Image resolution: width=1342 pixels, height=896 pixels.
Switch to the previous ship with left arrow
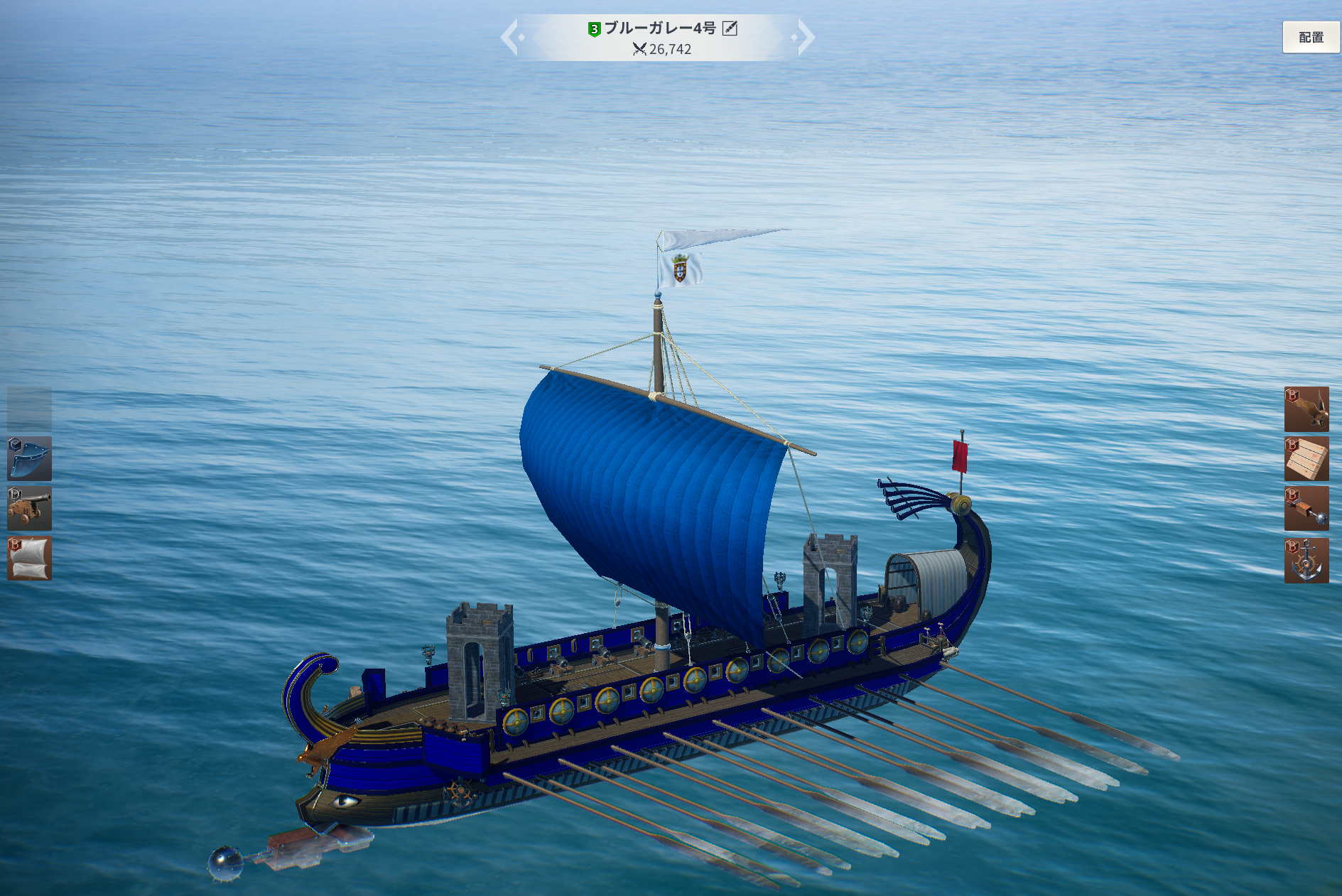click(x=511, y=38)
